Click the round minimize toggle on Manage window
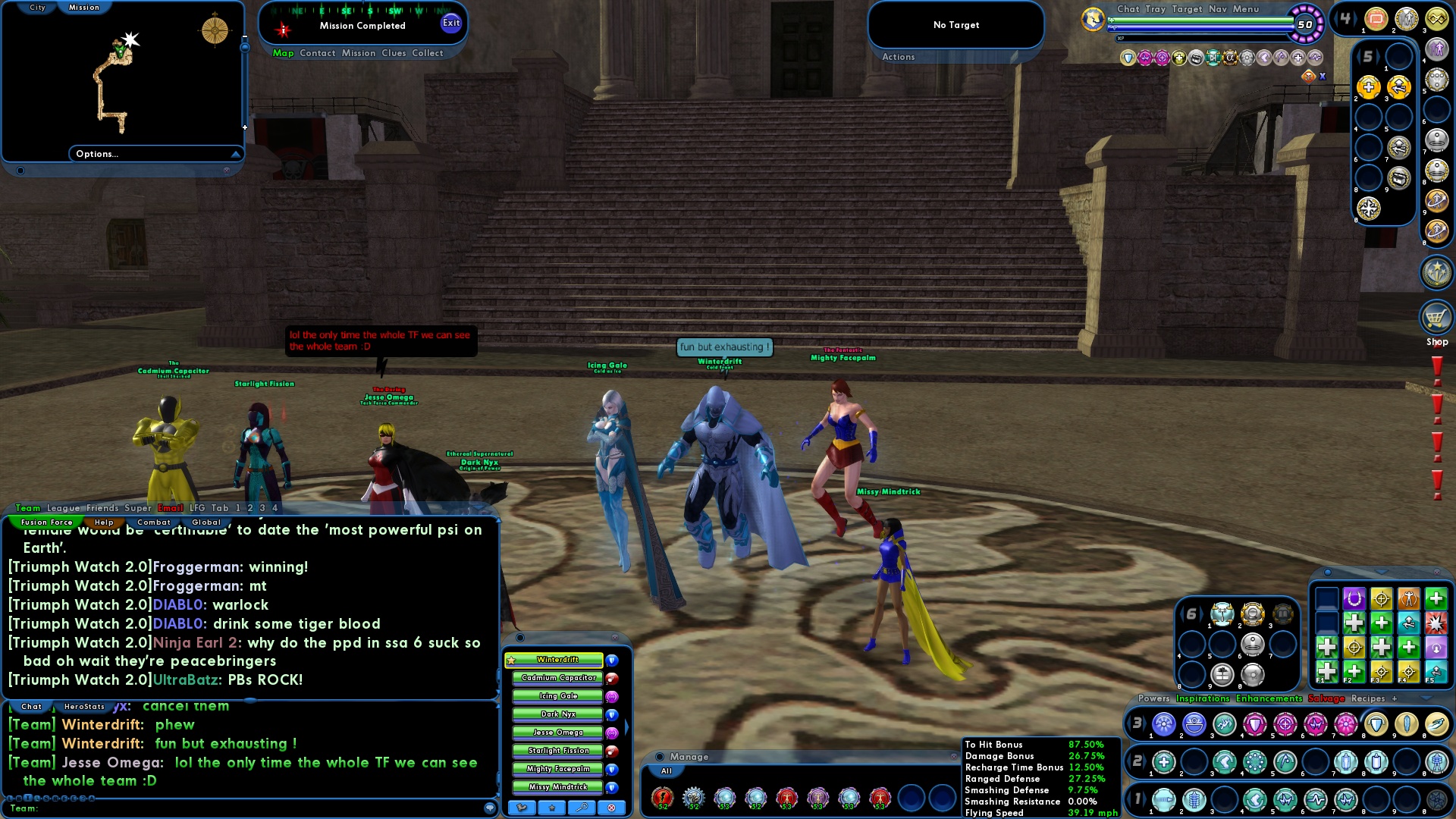The image size is (1456, 819). [660, 757]
